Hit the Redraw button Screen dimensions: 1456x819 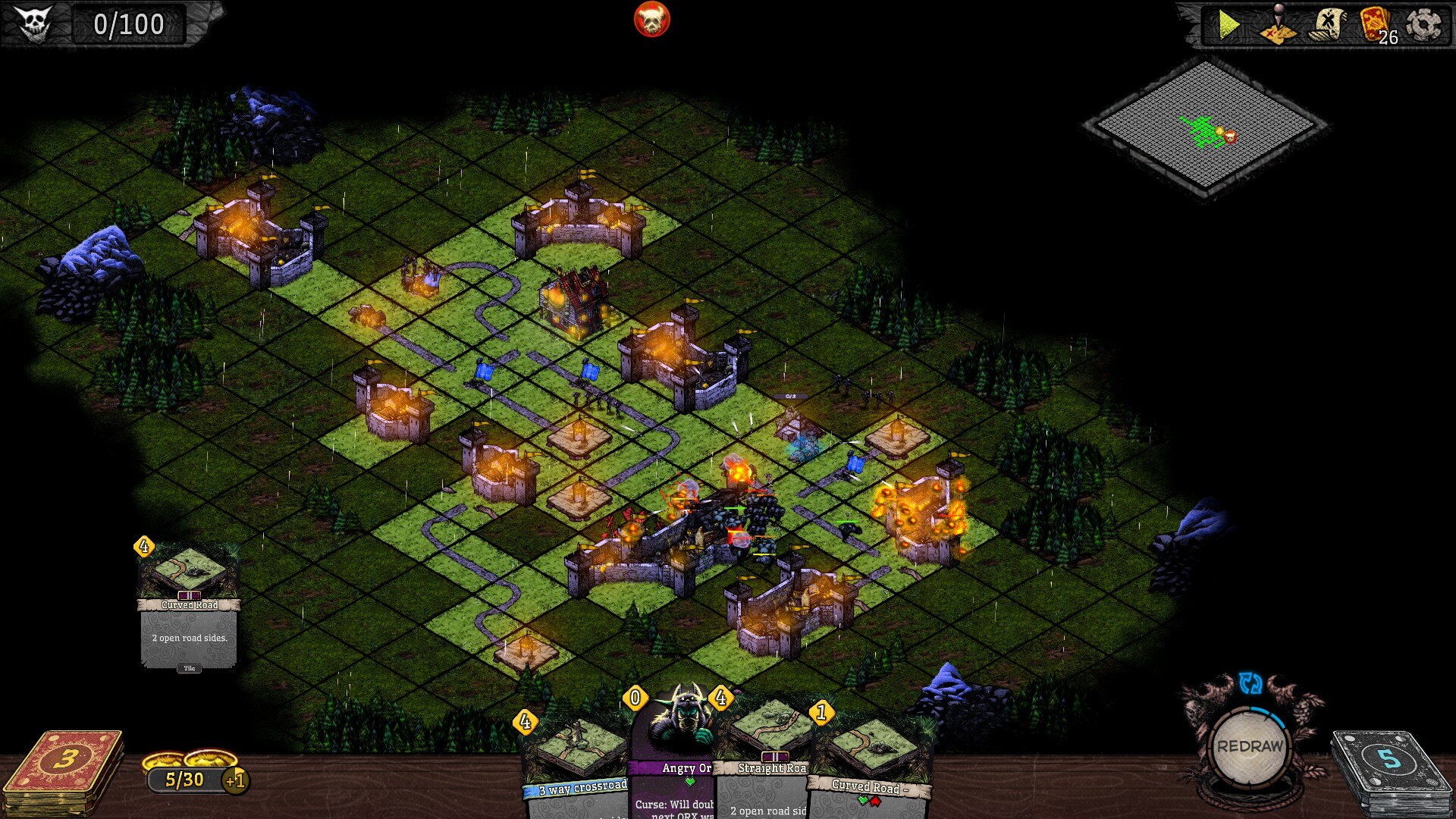pos(1250,746)
